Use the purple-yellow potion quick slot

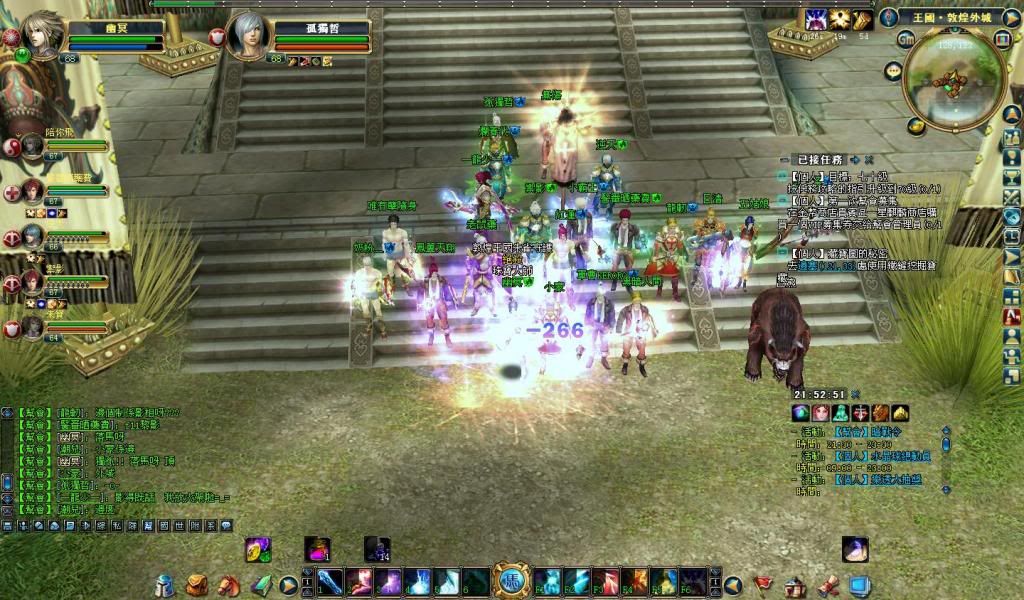click(x=258, y=549)
